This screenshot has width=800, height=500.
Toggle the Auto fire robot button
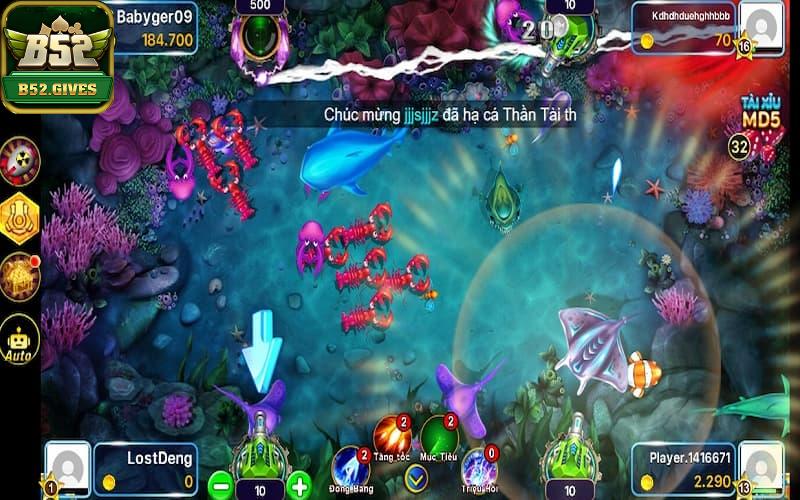(x=20, y=339)
